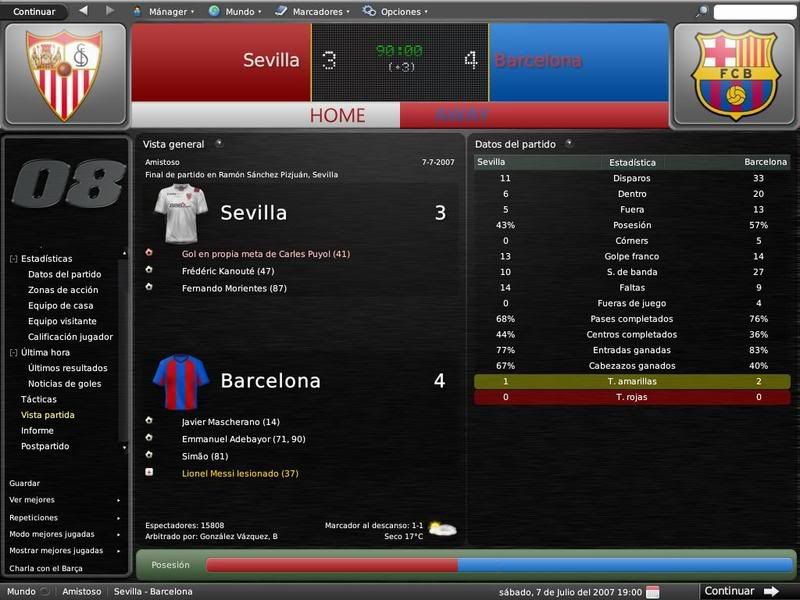Open Calificación jugador

(70, 337)
